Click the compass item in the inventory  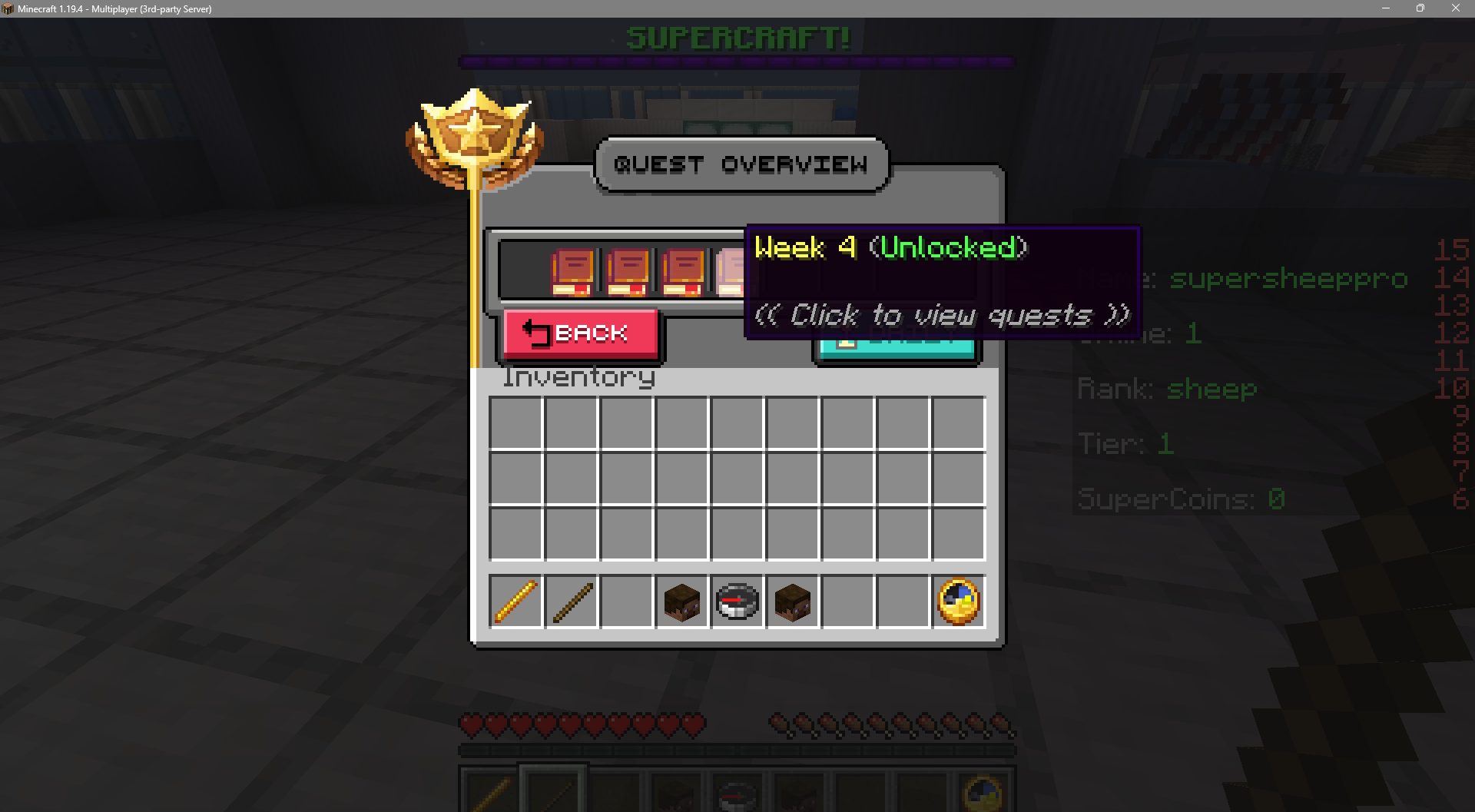(x=736, y=602)
